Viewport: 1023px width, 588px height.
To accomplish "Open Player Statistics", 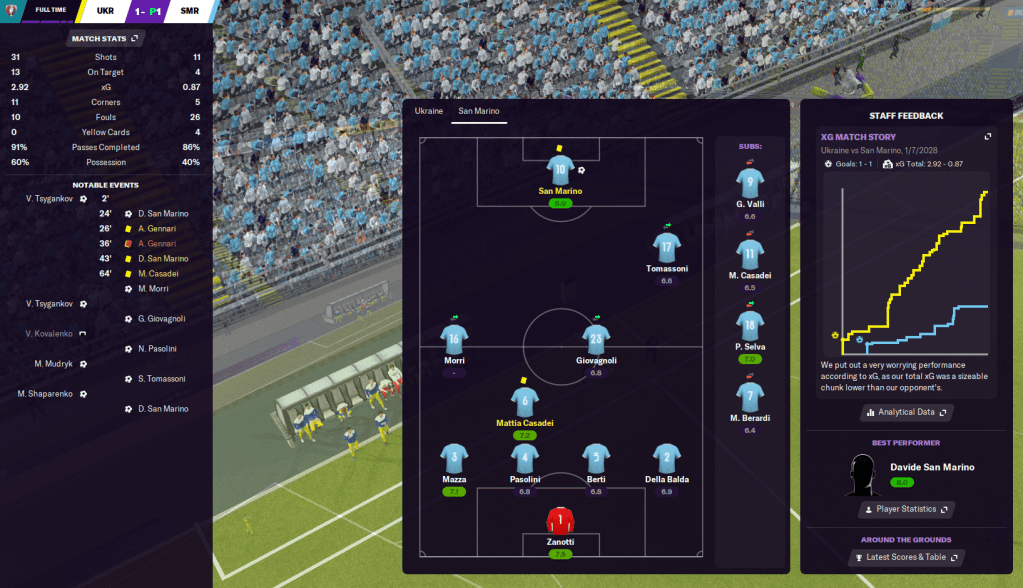I will coord(907,509).
